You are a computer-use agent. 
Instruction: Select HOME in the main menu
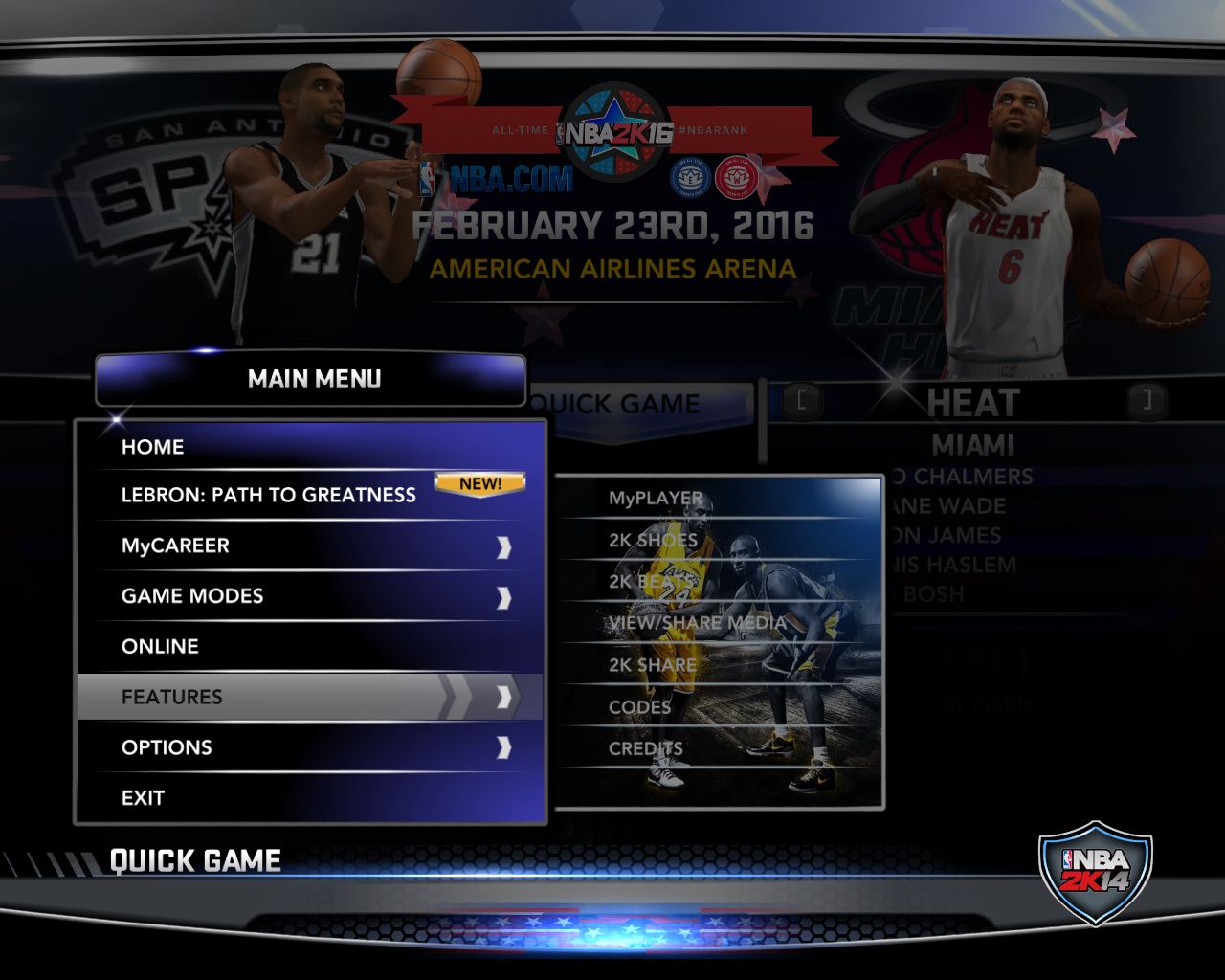pos(153,447)
